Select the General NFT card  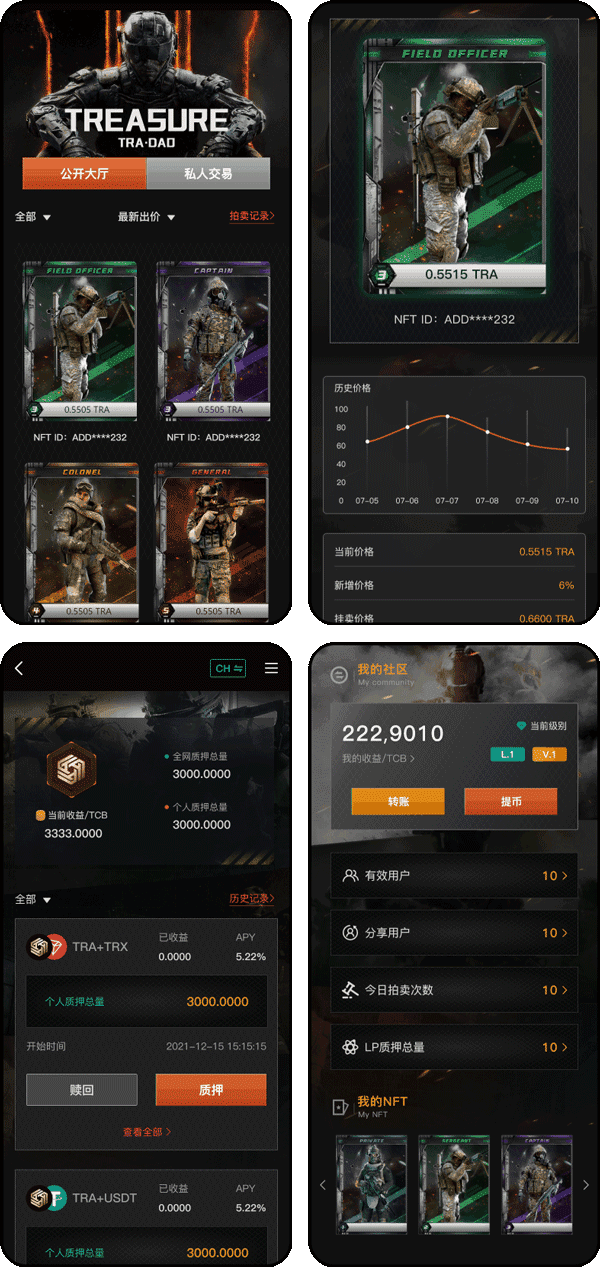(213, 541)
